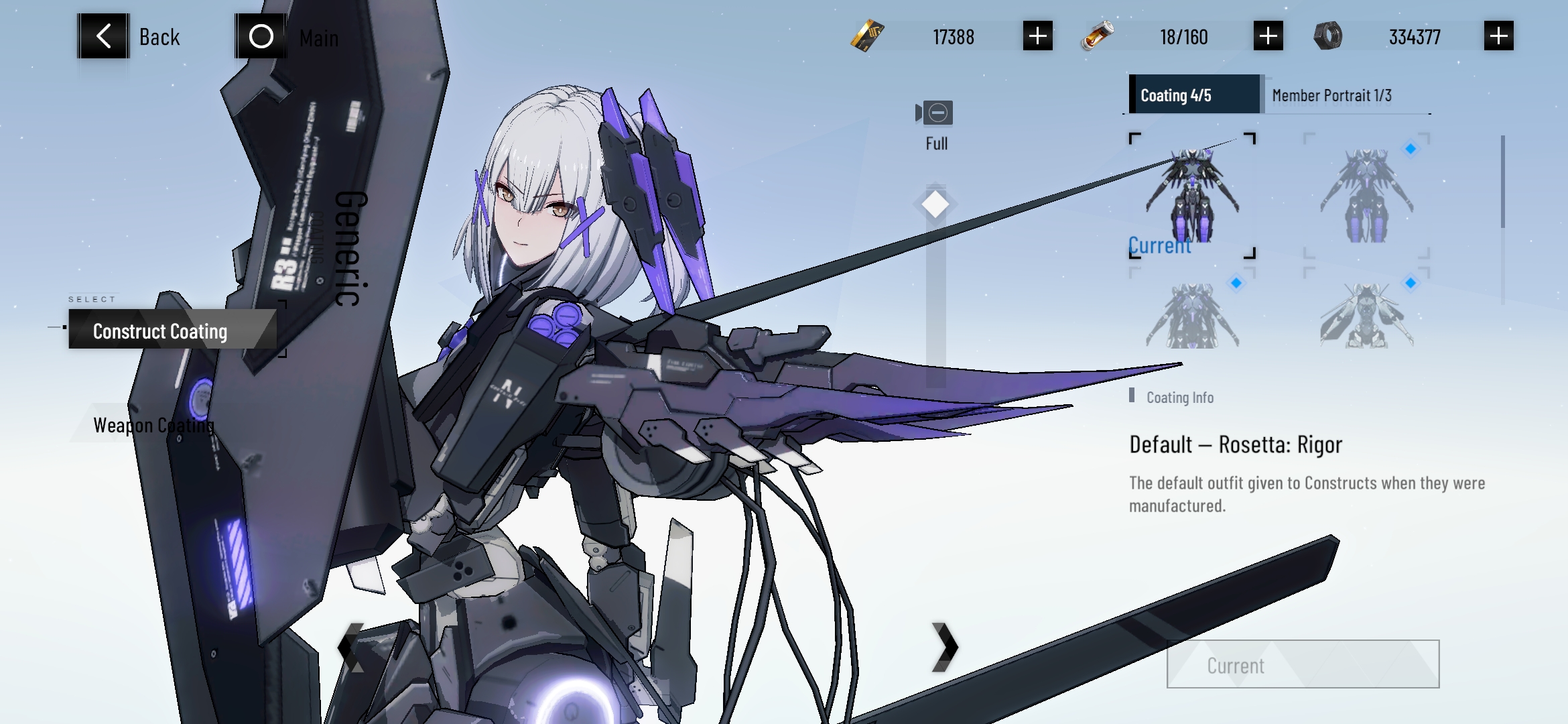Image resolution: width=1568 pixels, height=724 pixels.
Task: Add more gold card currency with plus
Action: (1037, 36)
